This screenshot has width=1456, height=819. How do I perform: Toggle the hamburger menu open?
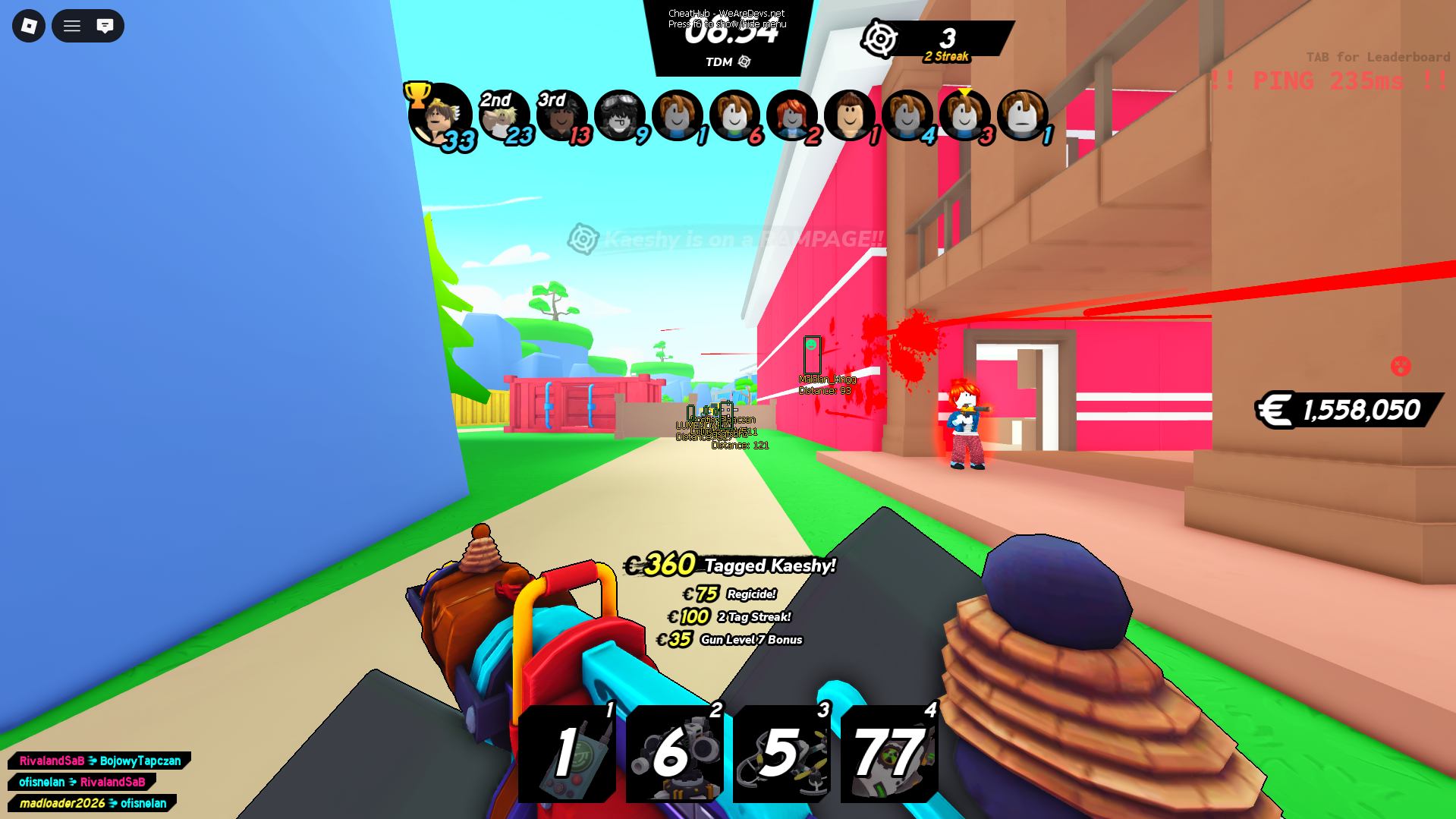[72, 25]
